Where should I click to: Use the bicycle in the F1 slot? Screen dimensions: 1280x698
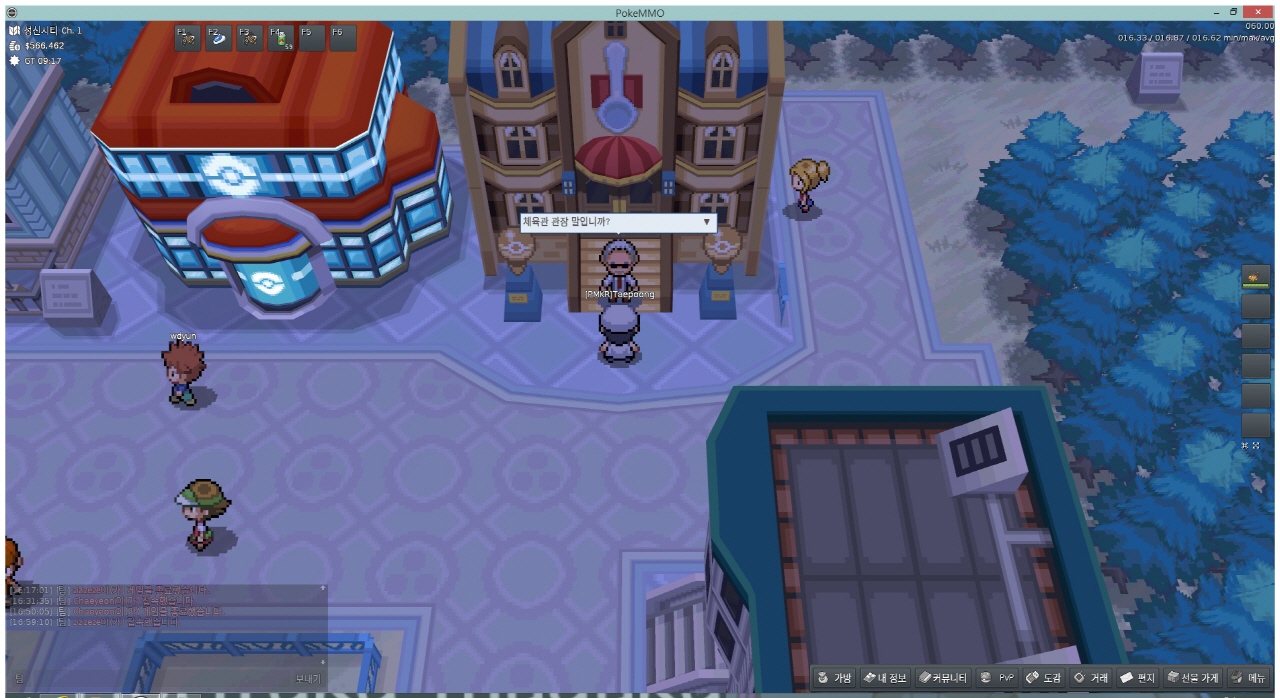pyautogui.click(x=187, y=38)
